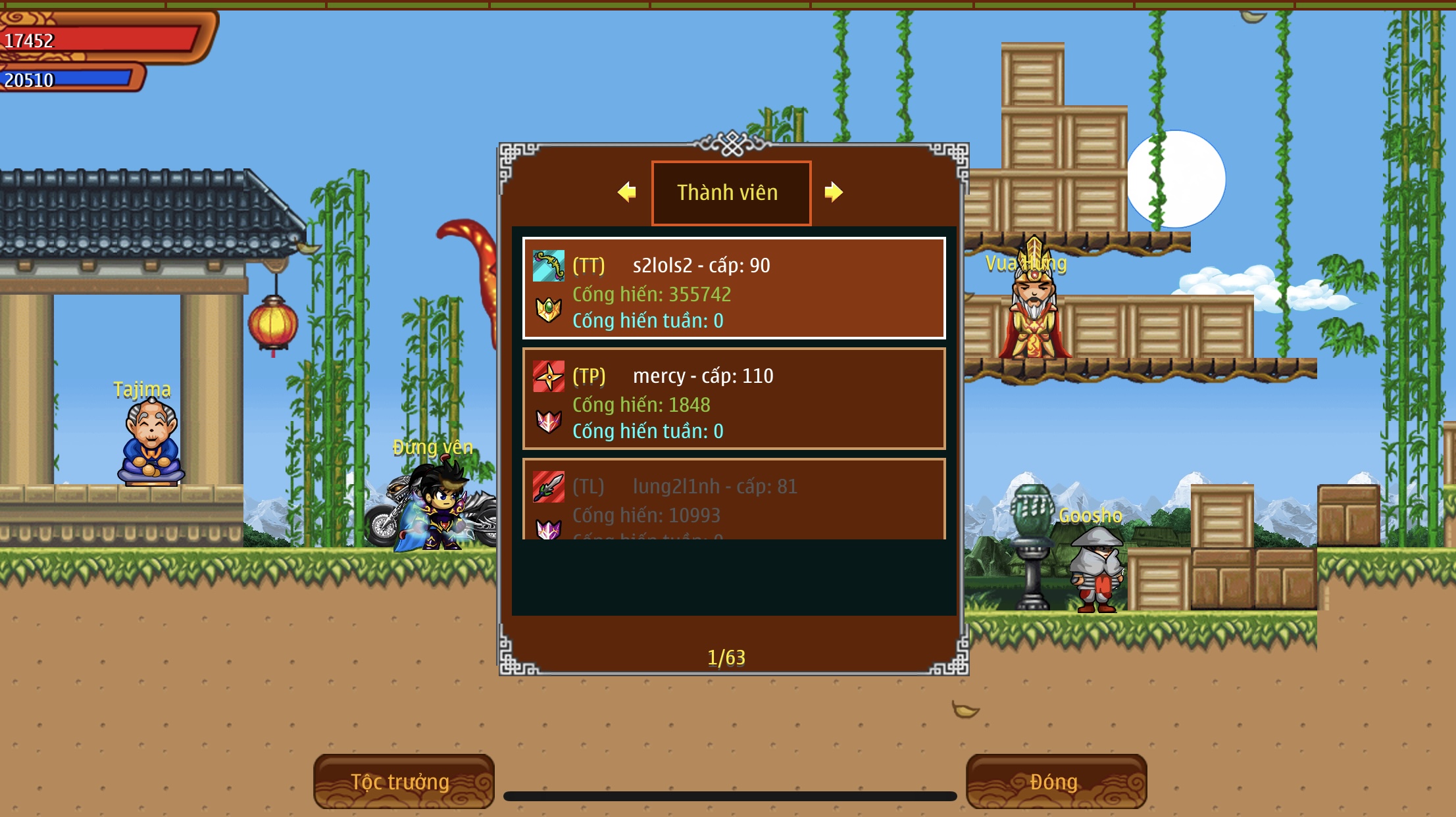This screenshot has height=817, width=1456.
Task: Open the Tộc trưởng menu button
Action: [x=403, y=781]
